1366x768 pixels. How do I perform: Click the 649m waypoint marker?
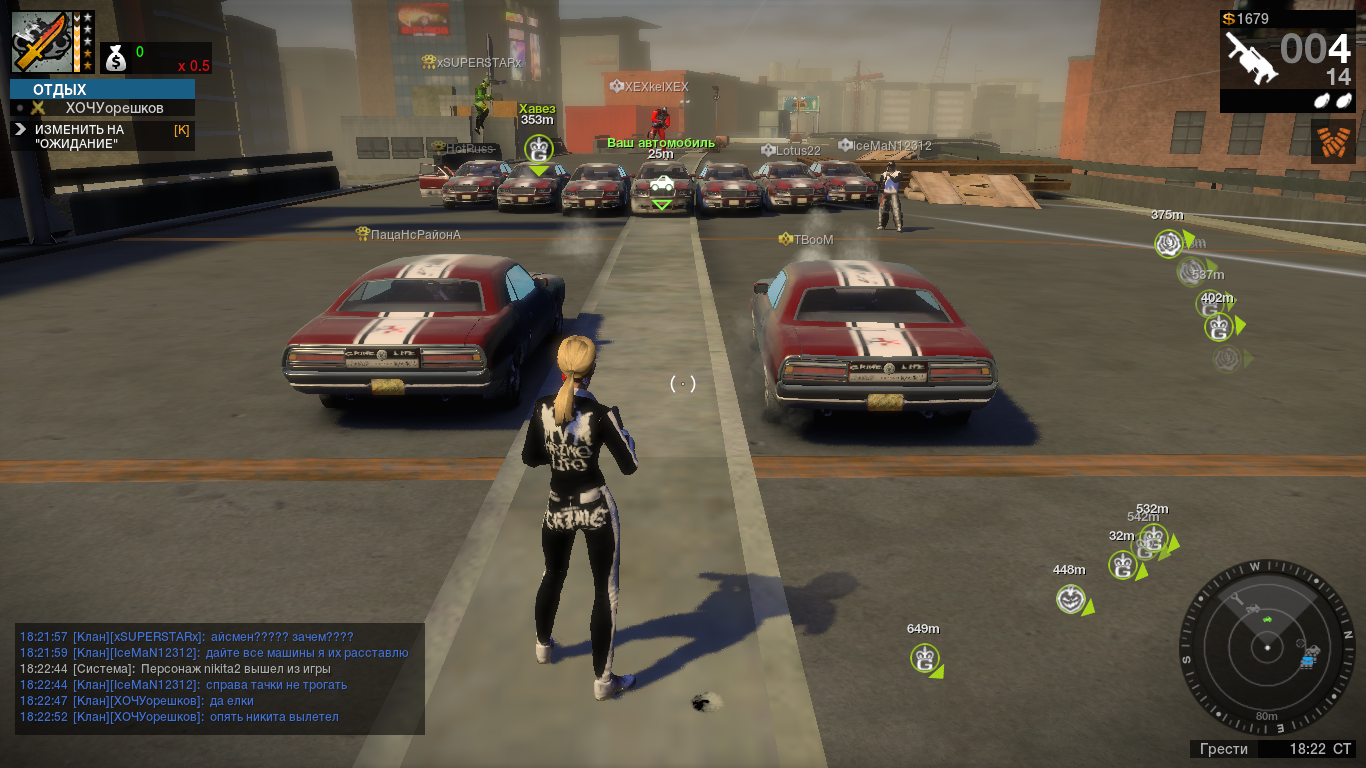point(925,658)
